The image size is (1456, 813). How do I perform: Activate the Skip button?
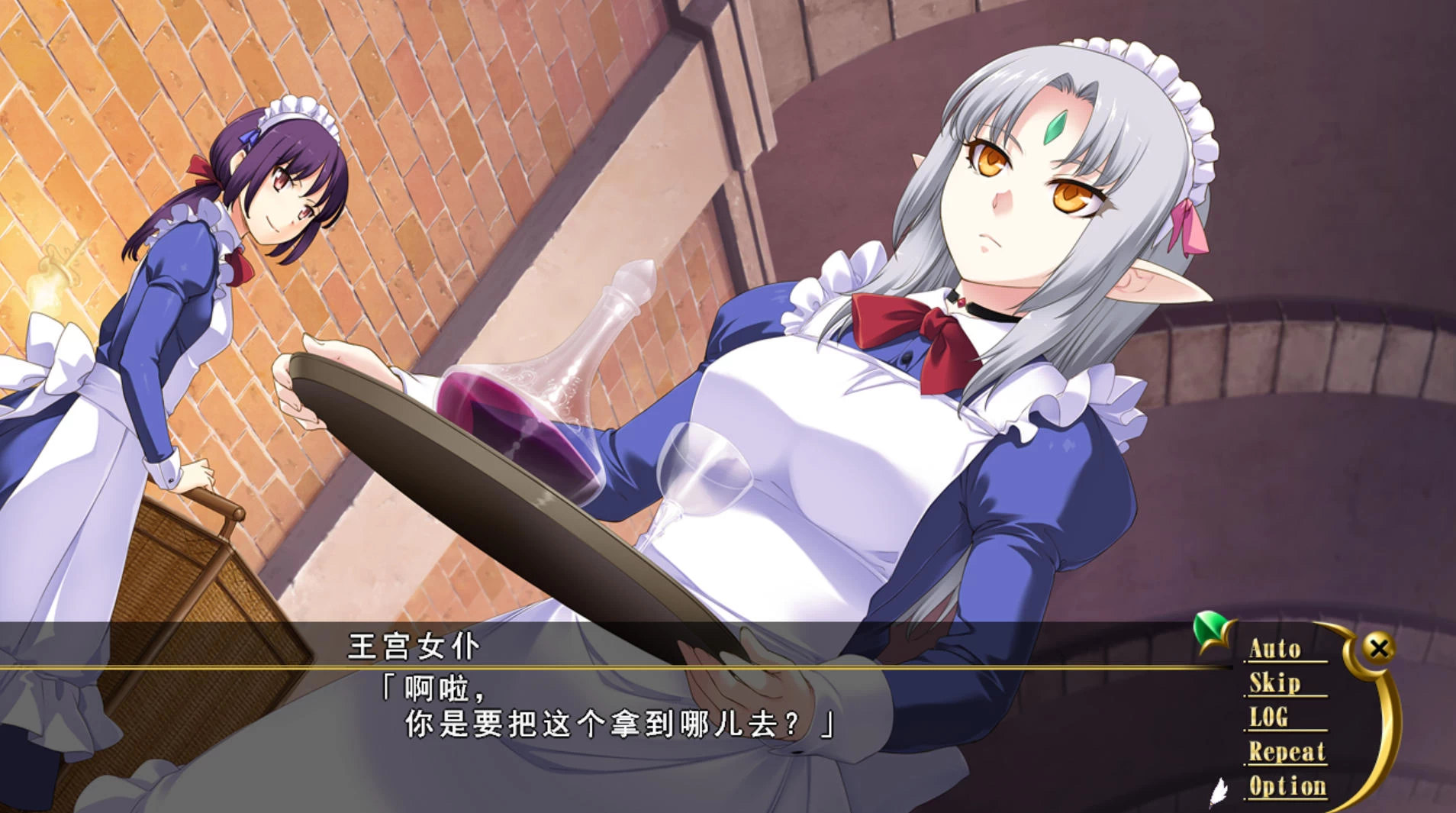(1274, 682)
